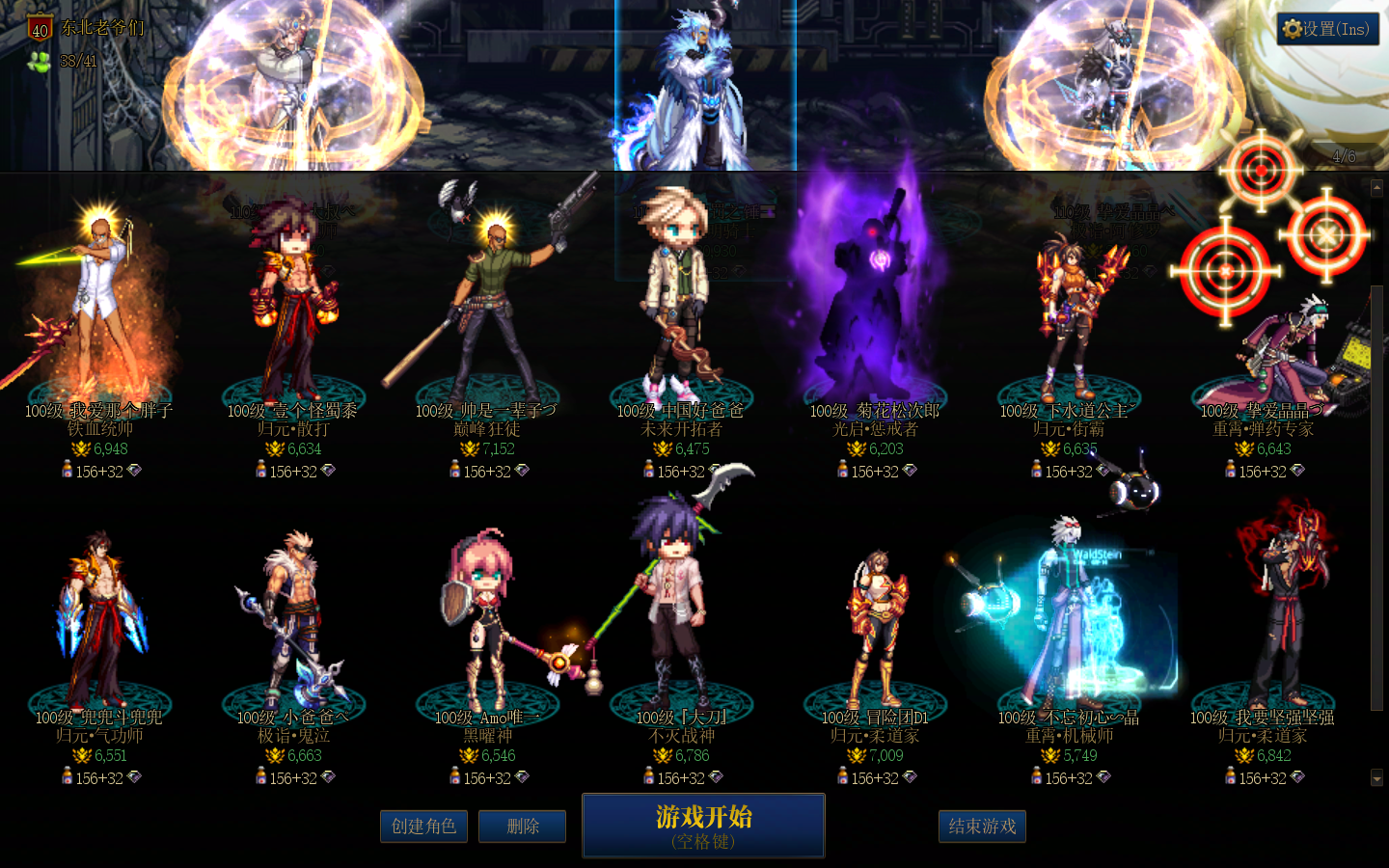Choose the character 我要坚强坚强
1389x868 pixels.
click(1263, 627)
